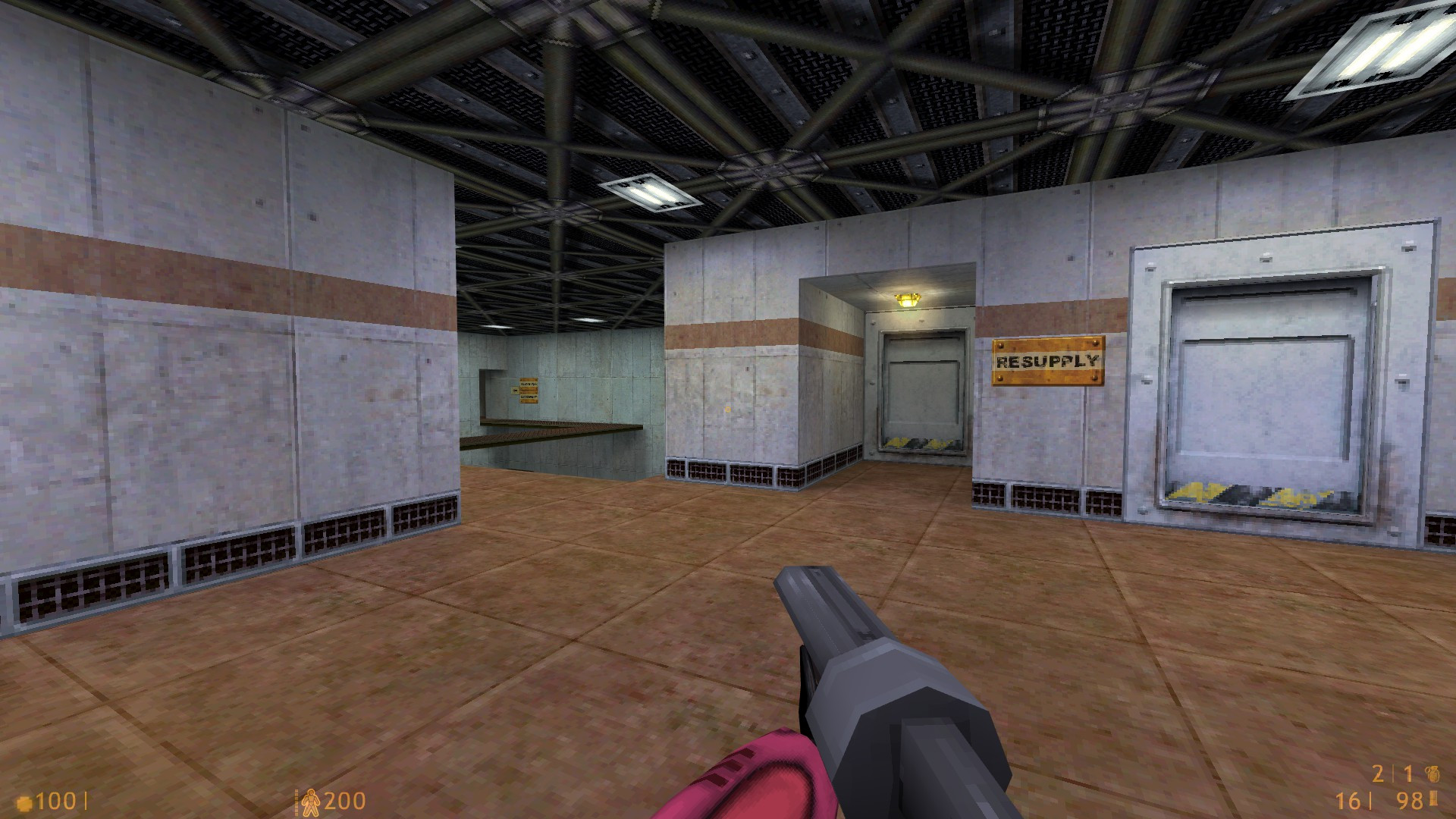Toggle the resupply door in the alcove open
The image size is (1456, 819).
(x=920, y=387)
